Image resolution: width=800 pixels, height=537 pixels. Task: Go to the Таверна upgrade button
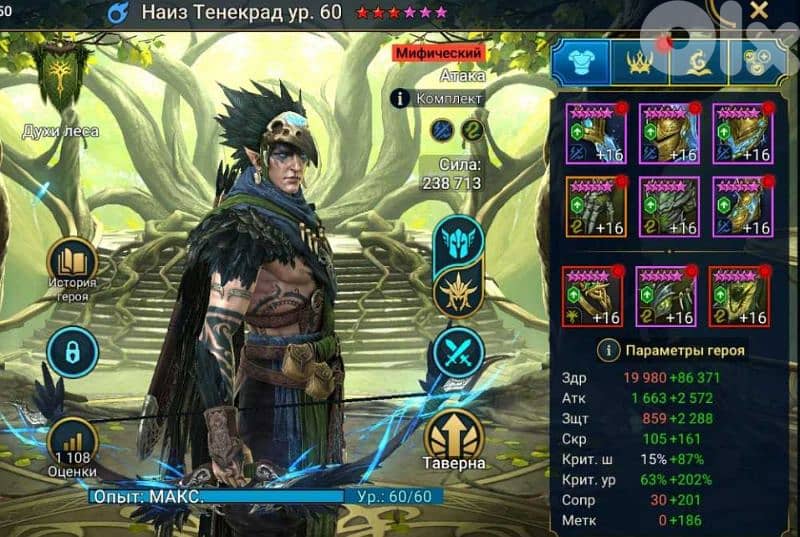click(x=455, y=437)
